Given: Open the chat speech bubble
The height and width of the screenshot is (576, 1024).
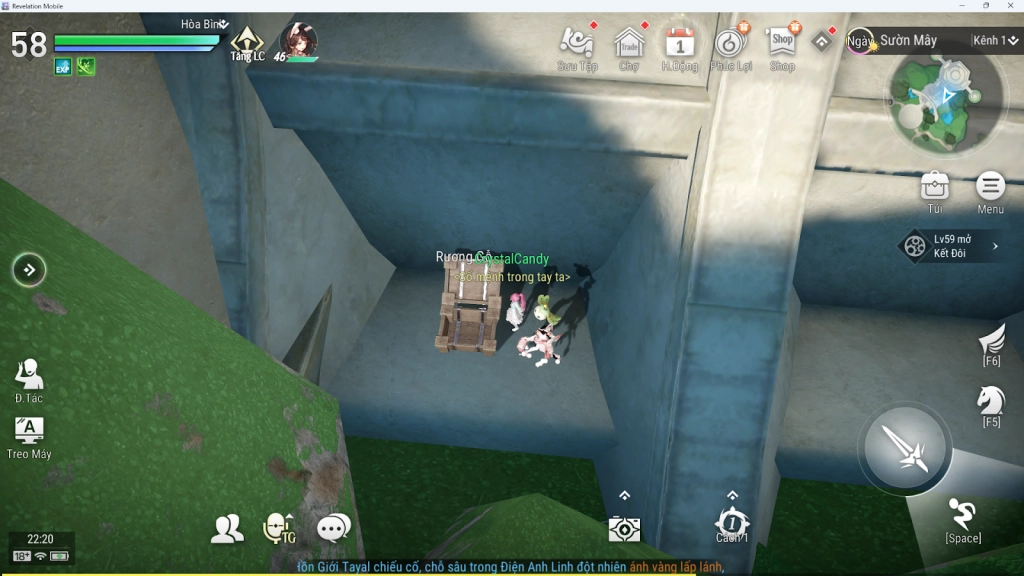Looking at the screenshot, I should click(x=333, y=528).
